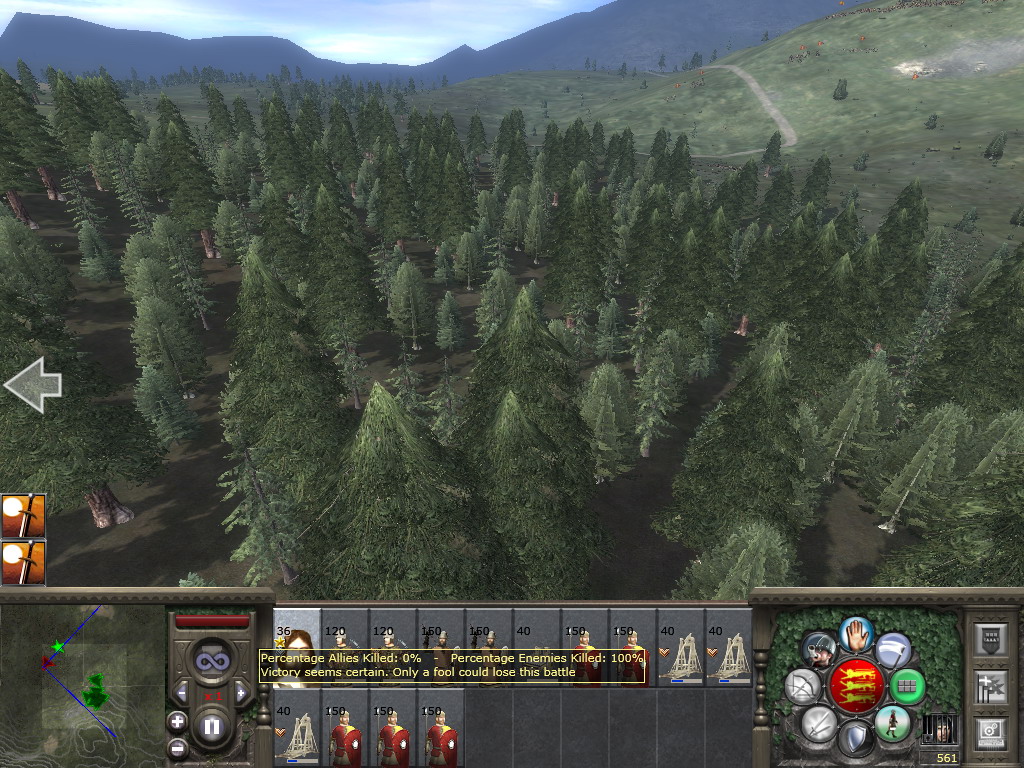Click the rally horn helmet icon
The height and width of the screenshot is (768, 1024).
pos(819,650)
